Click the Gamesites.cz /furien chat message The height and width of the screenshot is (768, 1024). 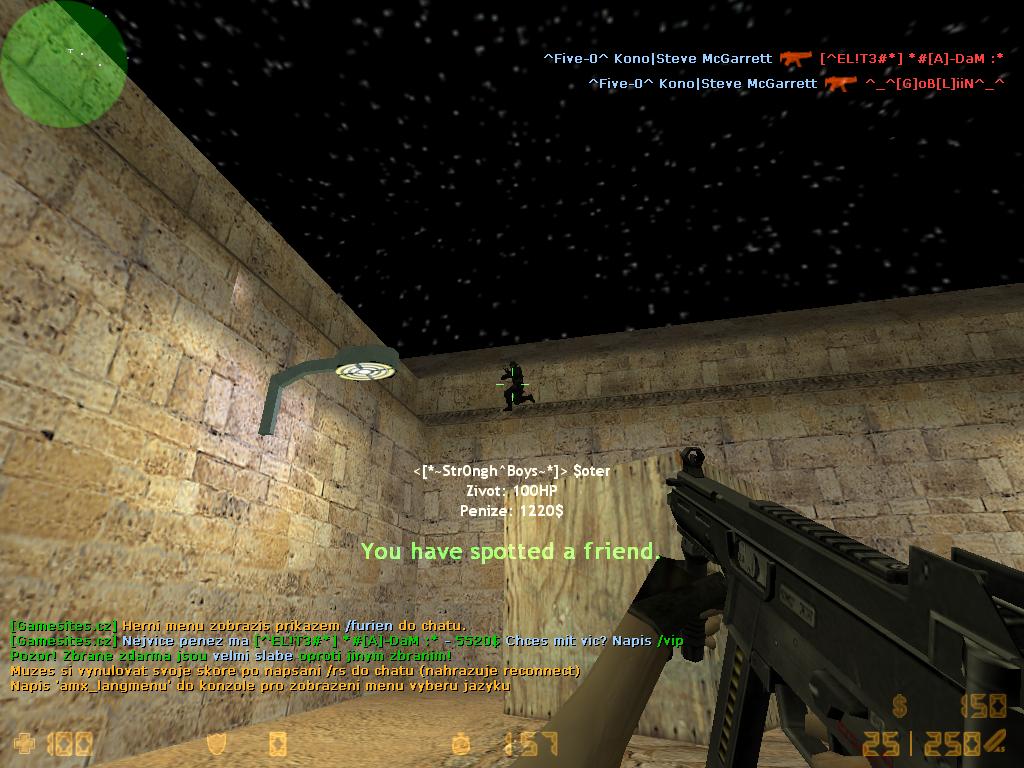(238, 626)
